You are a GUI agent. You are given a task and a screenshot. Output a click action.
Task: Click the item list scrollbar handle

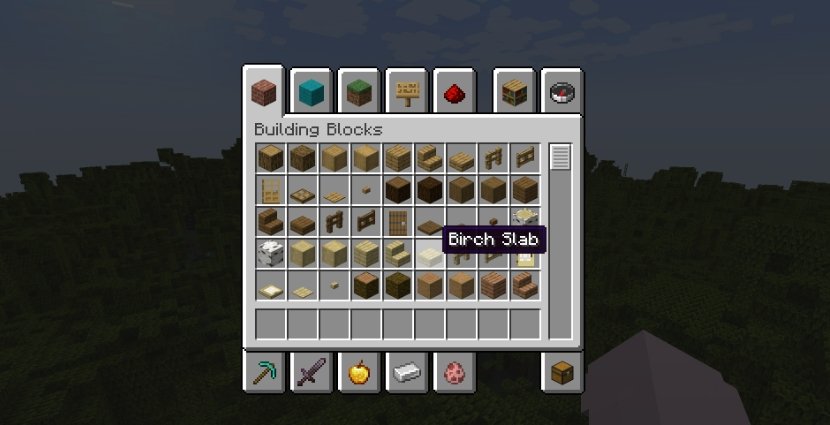pyautogui.click(x=560, y=158)
